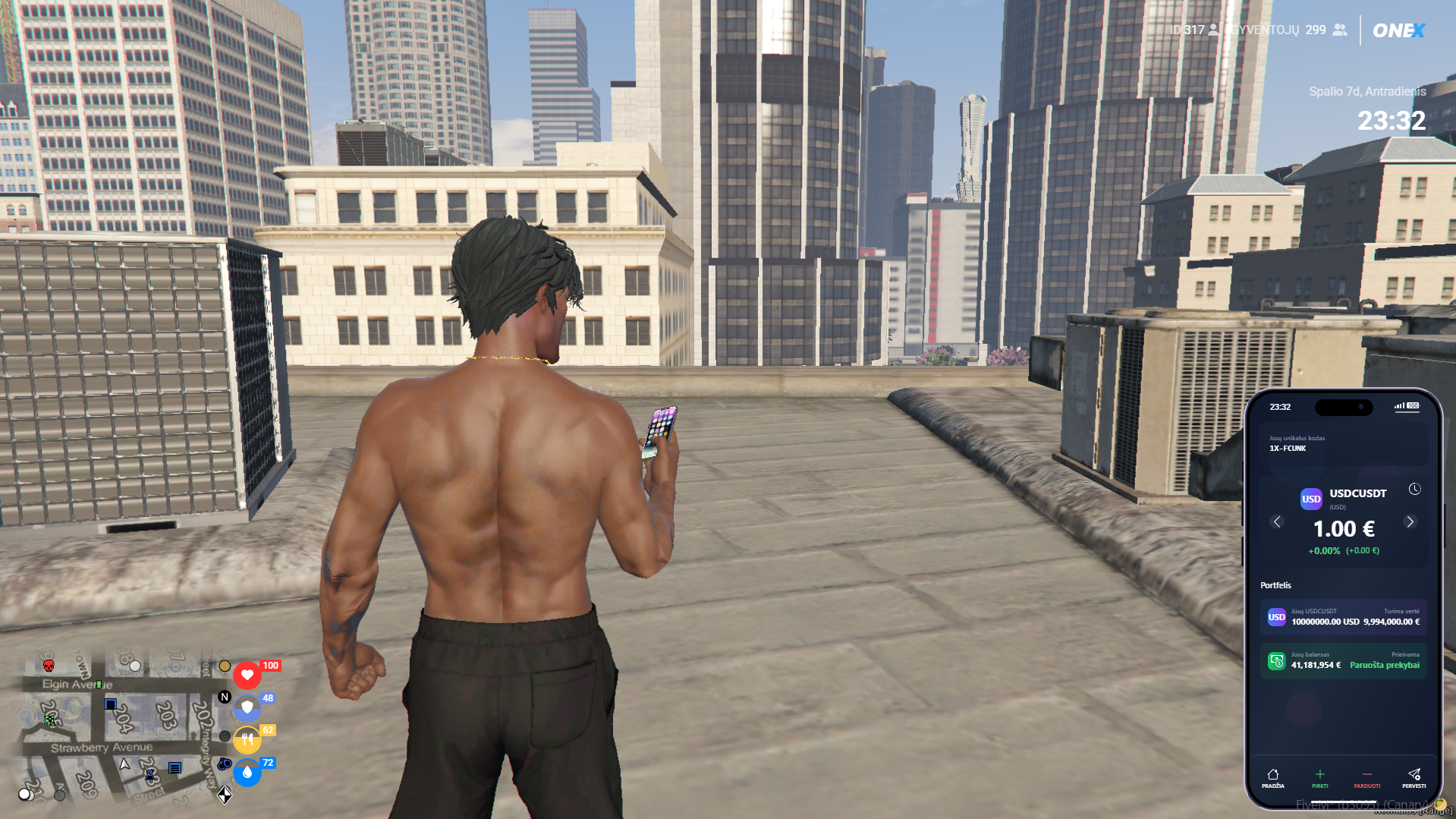Viewport: 1456px width, 819px height.
Task: Select the Parduoti sell button
Action: tap(1366, 778)
